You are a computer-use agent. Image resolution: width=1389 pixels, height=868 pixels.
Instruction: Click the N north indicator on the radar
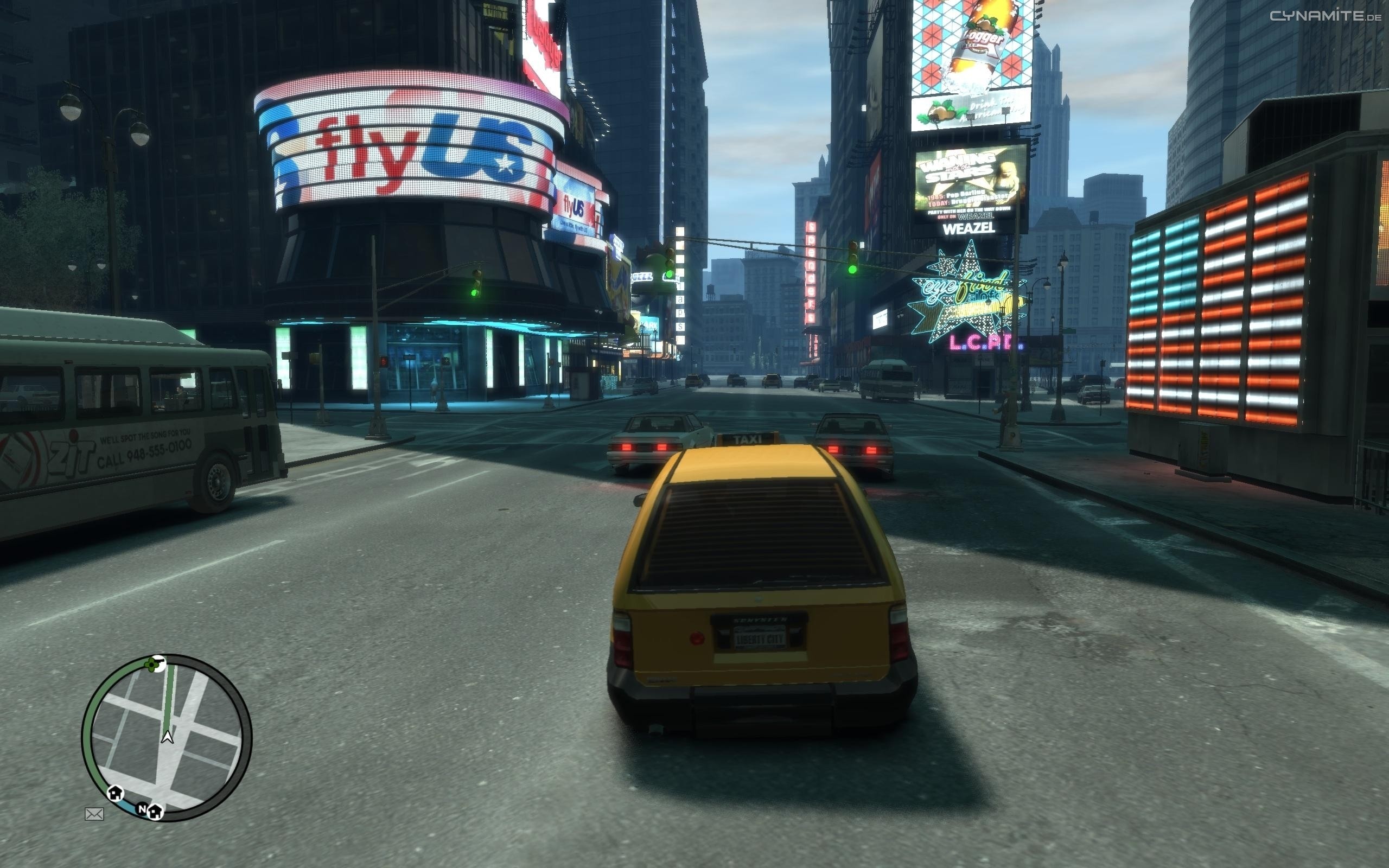click(x=142, y=809)
